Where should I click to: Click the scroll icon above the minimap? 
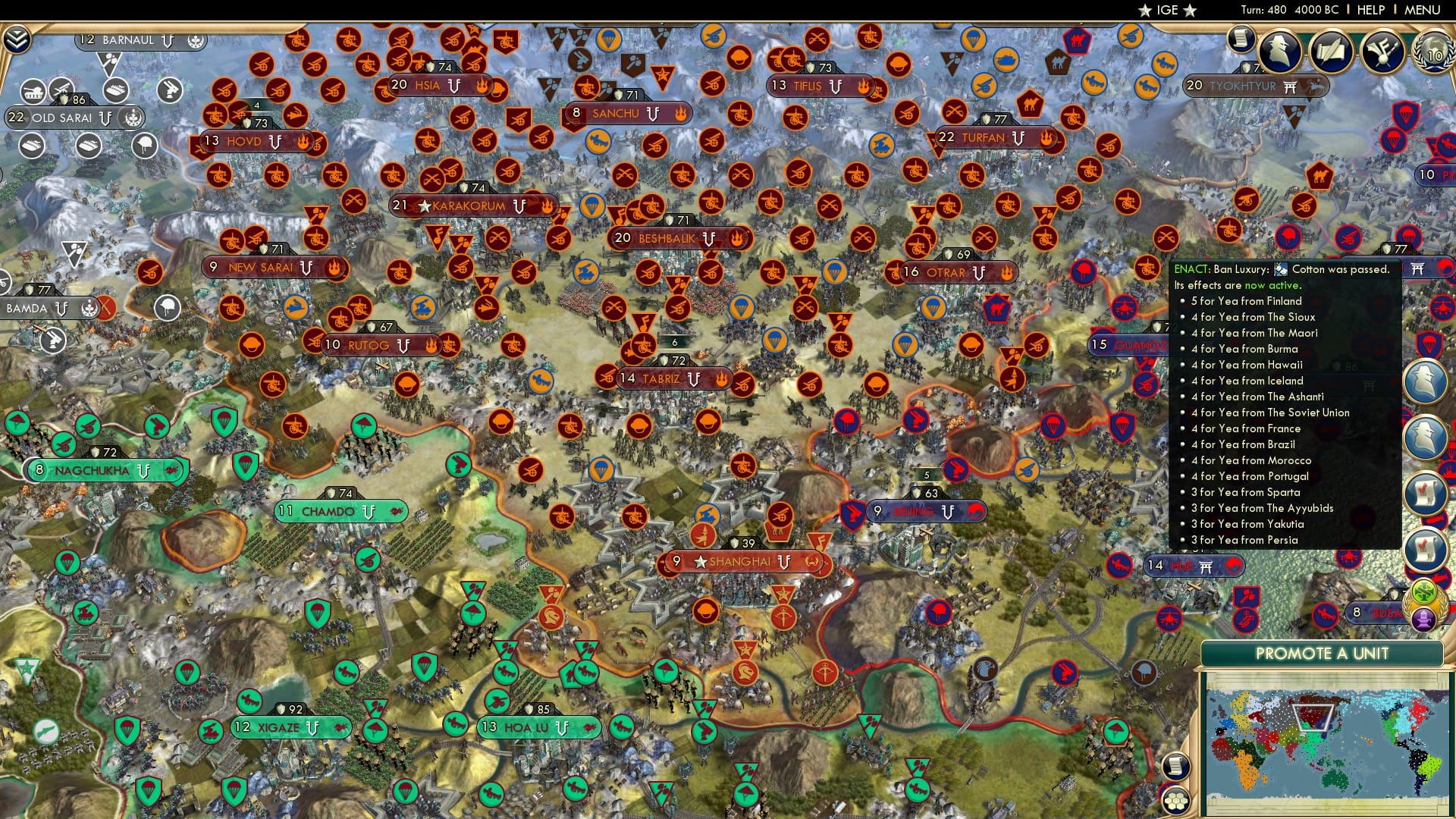(1176, 767)
